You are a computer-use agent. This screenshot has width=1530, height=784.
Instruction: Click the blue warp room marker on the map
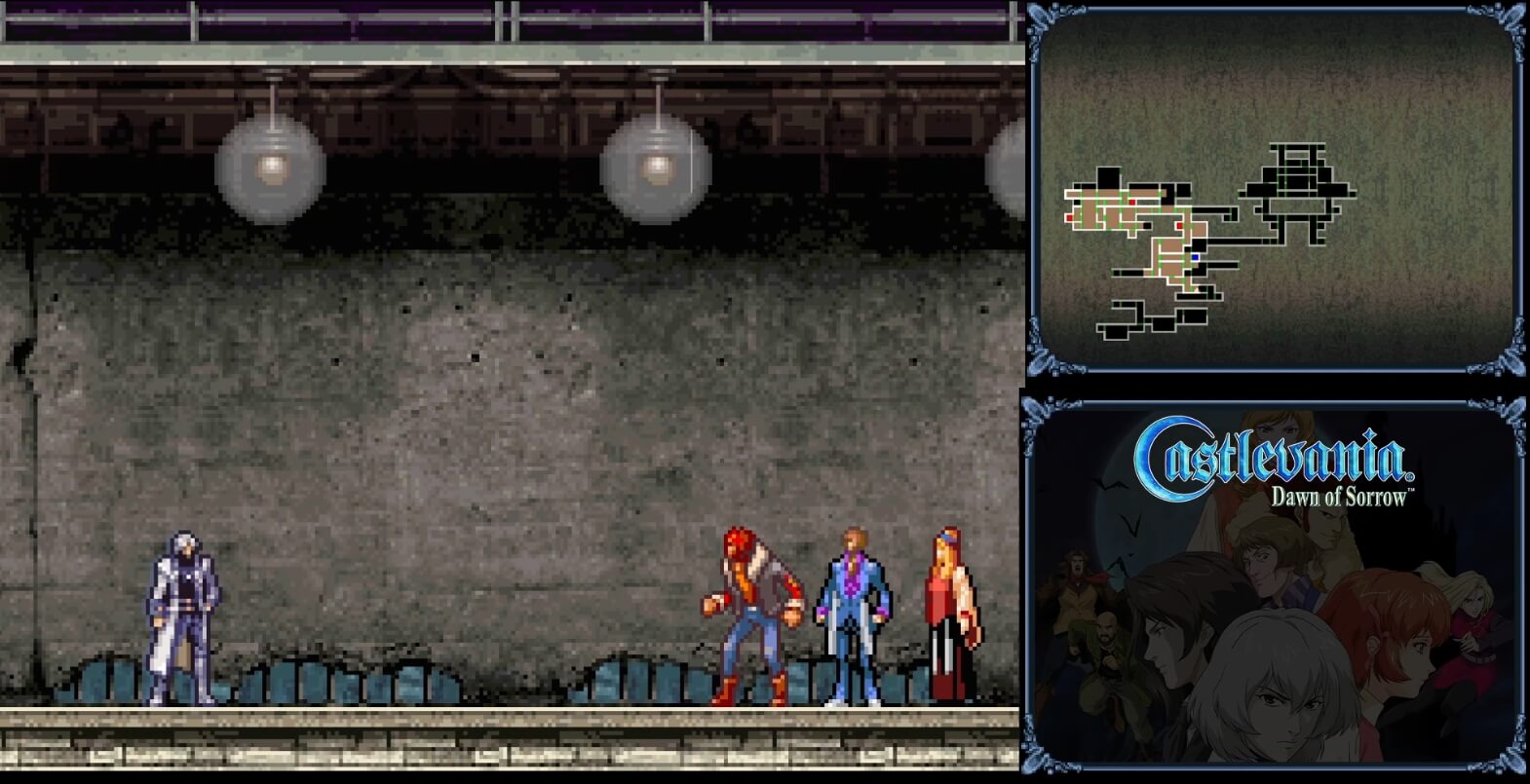pyautogui.click(x=1195, y=257)
